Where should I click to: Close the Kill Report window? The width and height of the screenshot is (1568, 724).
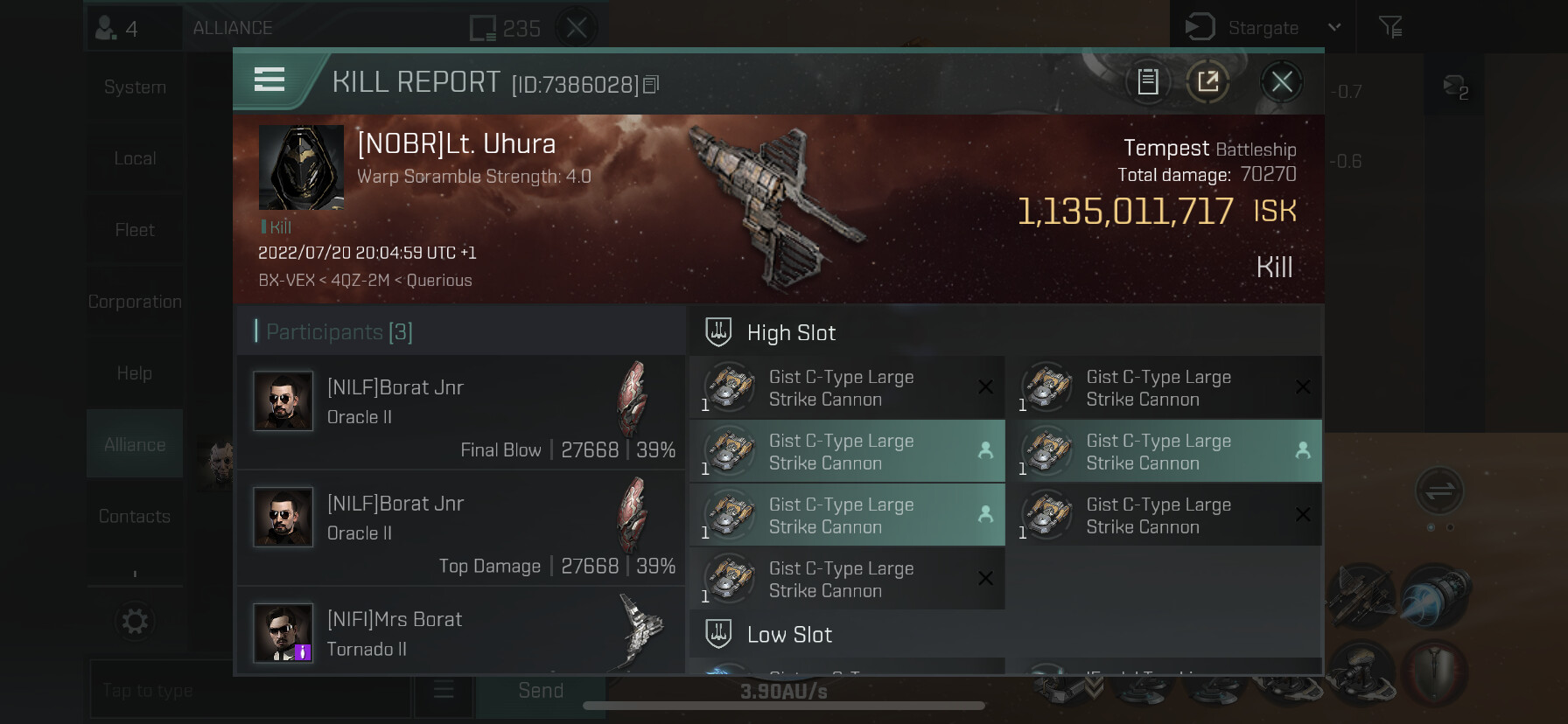click(1282, 82)
